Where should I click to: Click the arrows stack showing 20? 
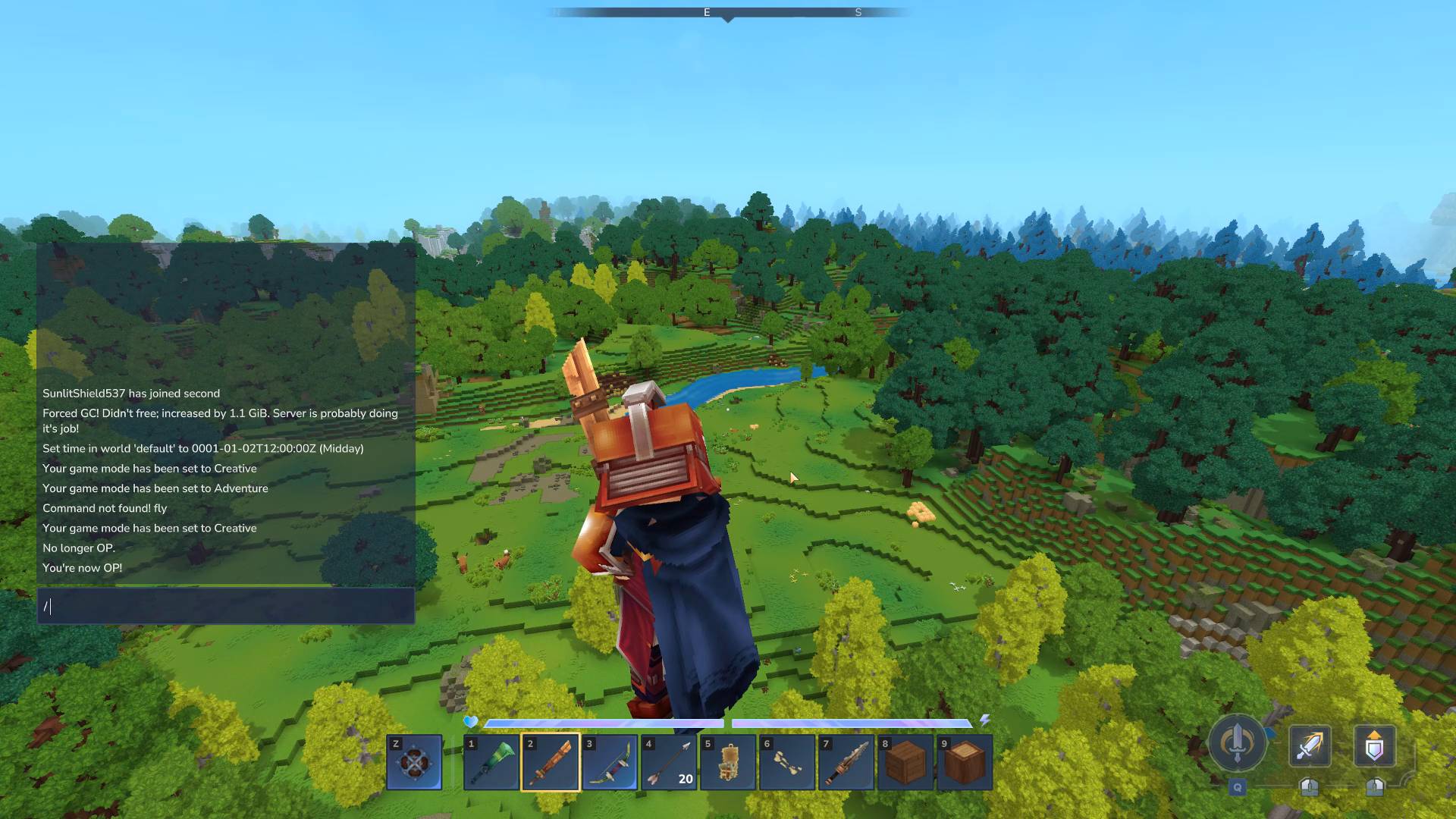click(x=669, y=762)
